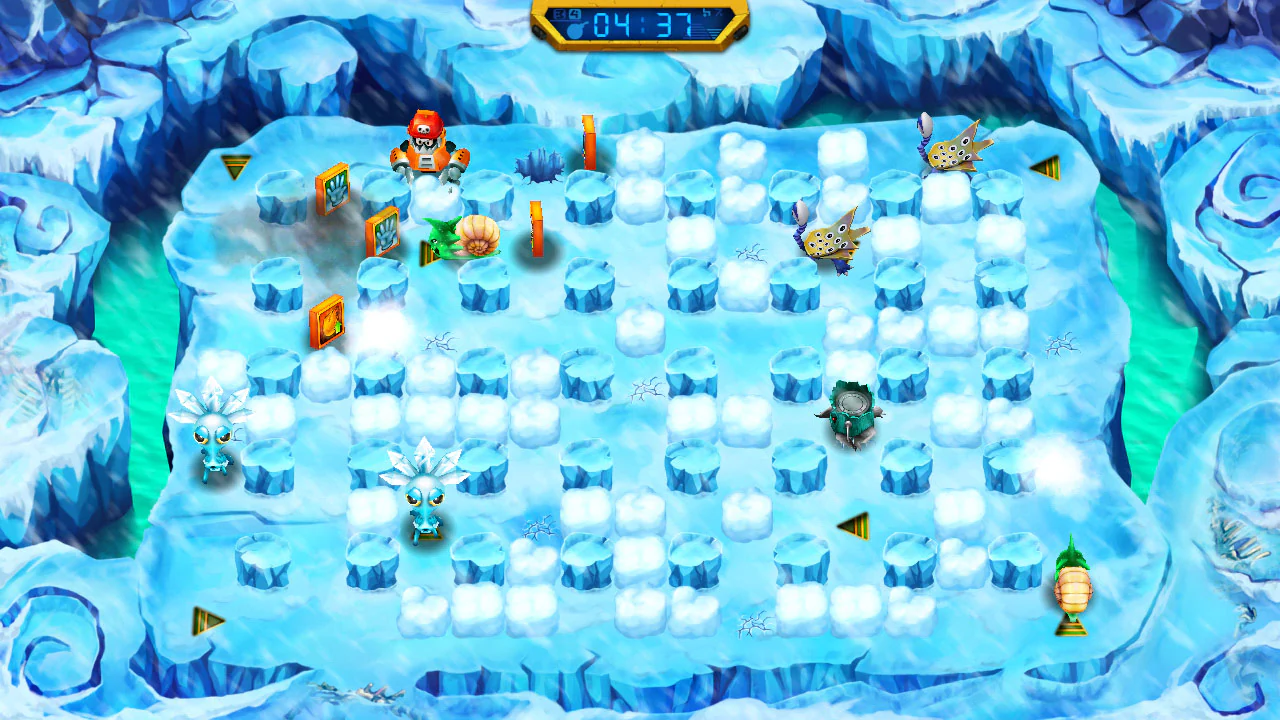Collect the blue glove power-up card near the top
This screenshot has width=1280, height=720.
[334, 190]
